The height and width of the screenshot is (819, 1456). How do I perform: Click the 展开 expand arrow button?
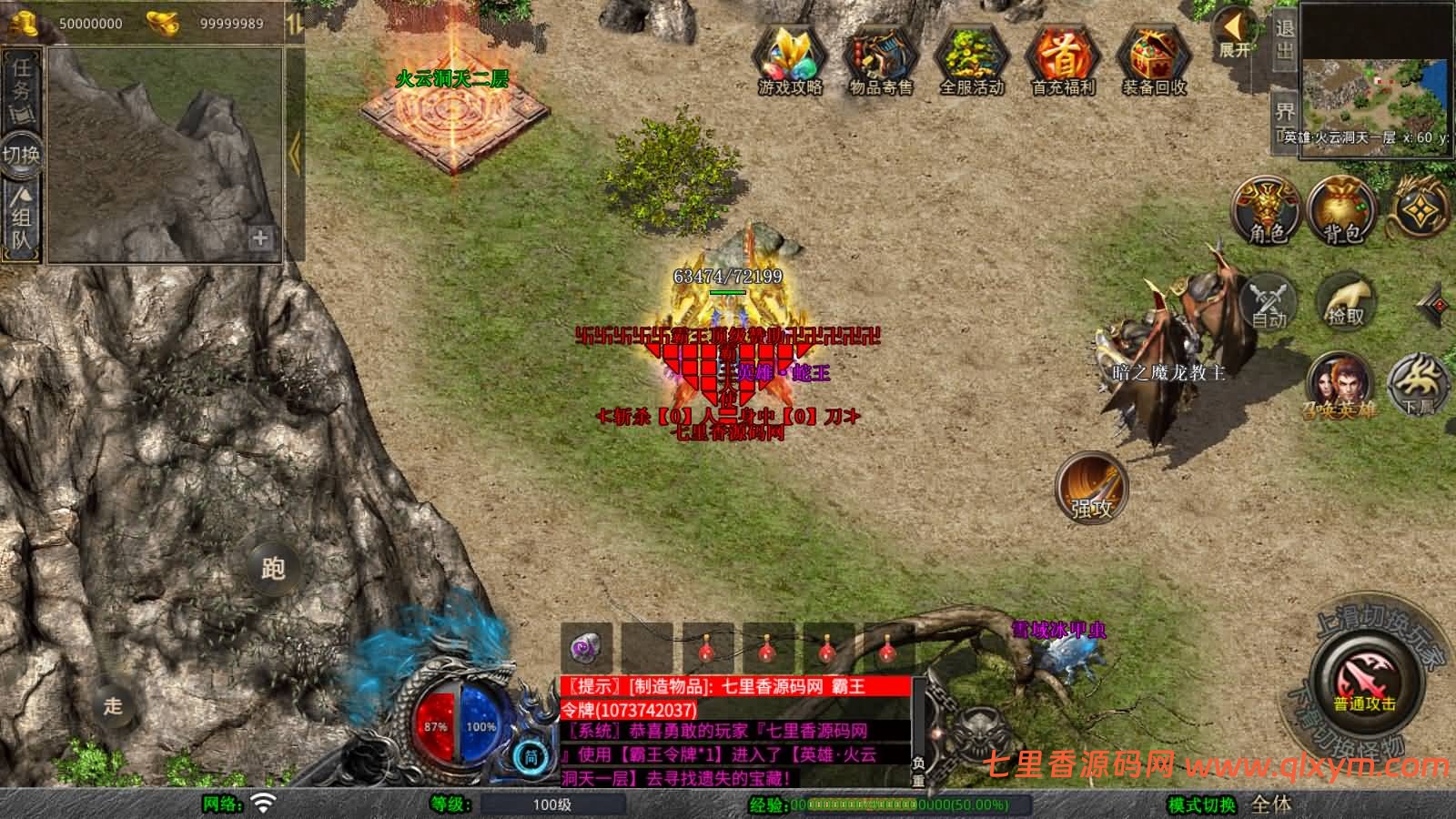1235,35
